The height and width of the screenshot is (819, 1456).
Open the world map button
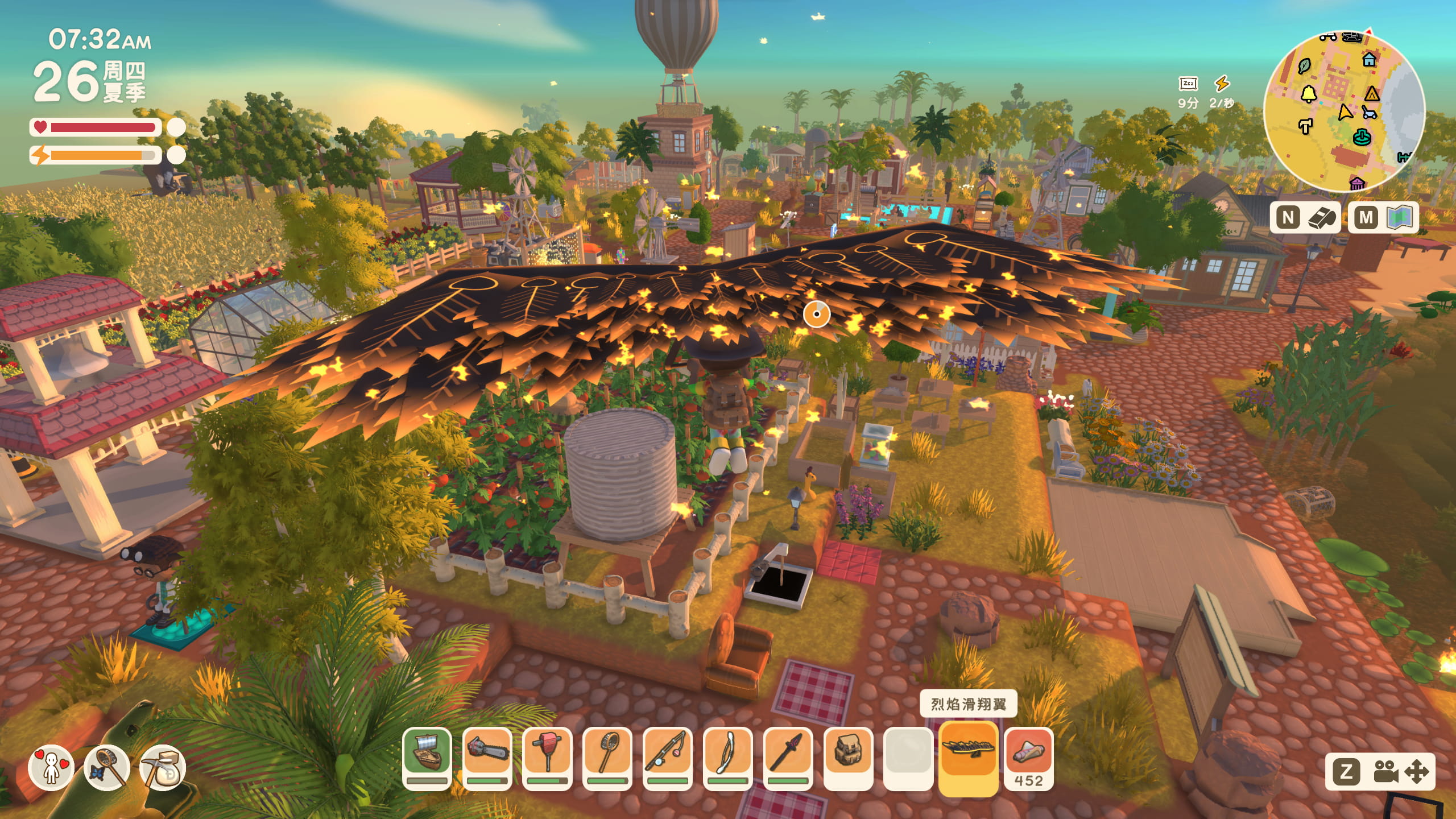(1383, 217)
